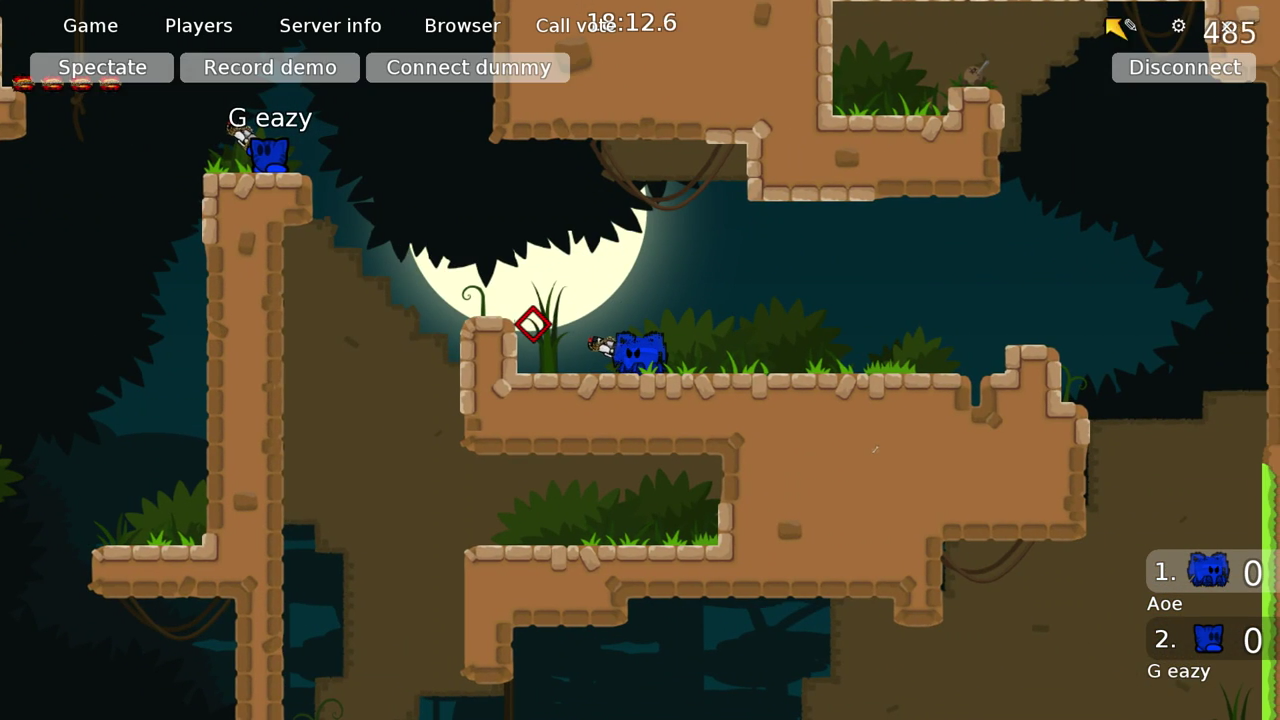Open the Game tab
Screen dimensions: 1280x720
tap(90, 26)
